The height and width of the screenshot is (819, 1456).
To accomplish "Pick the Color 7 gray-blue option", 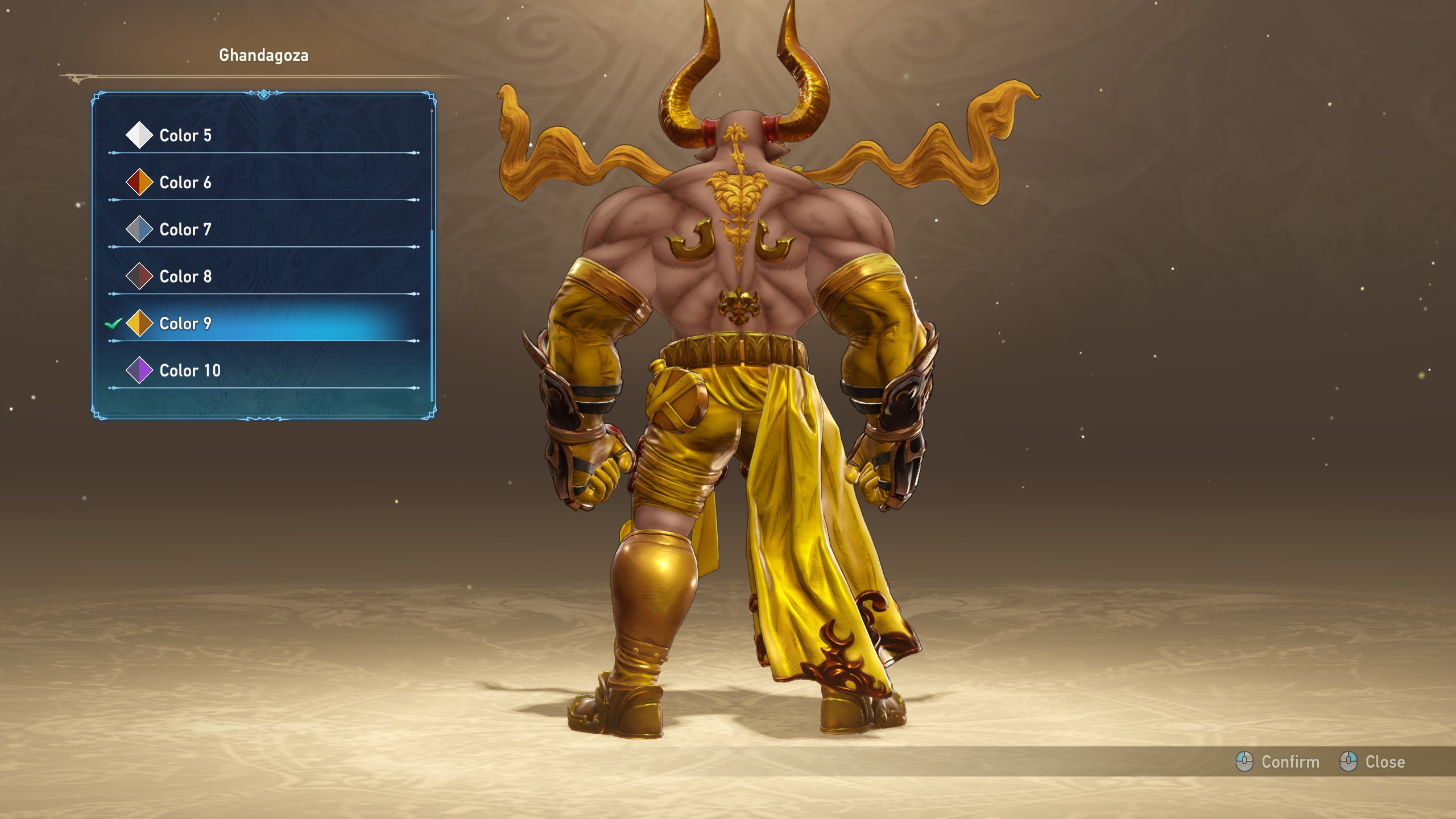I will [x=185, y=230].
